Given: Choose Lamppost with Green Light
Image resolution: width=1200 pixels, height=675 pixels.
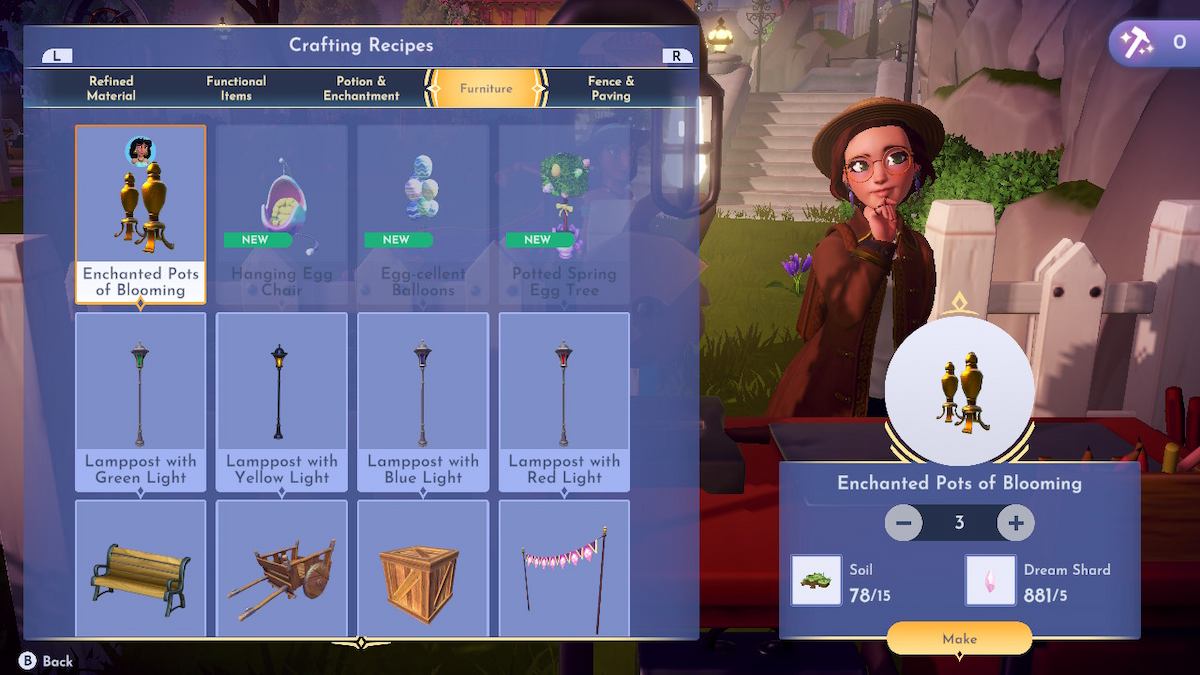Looking at the screenshot, I should (x=141, y=402).
